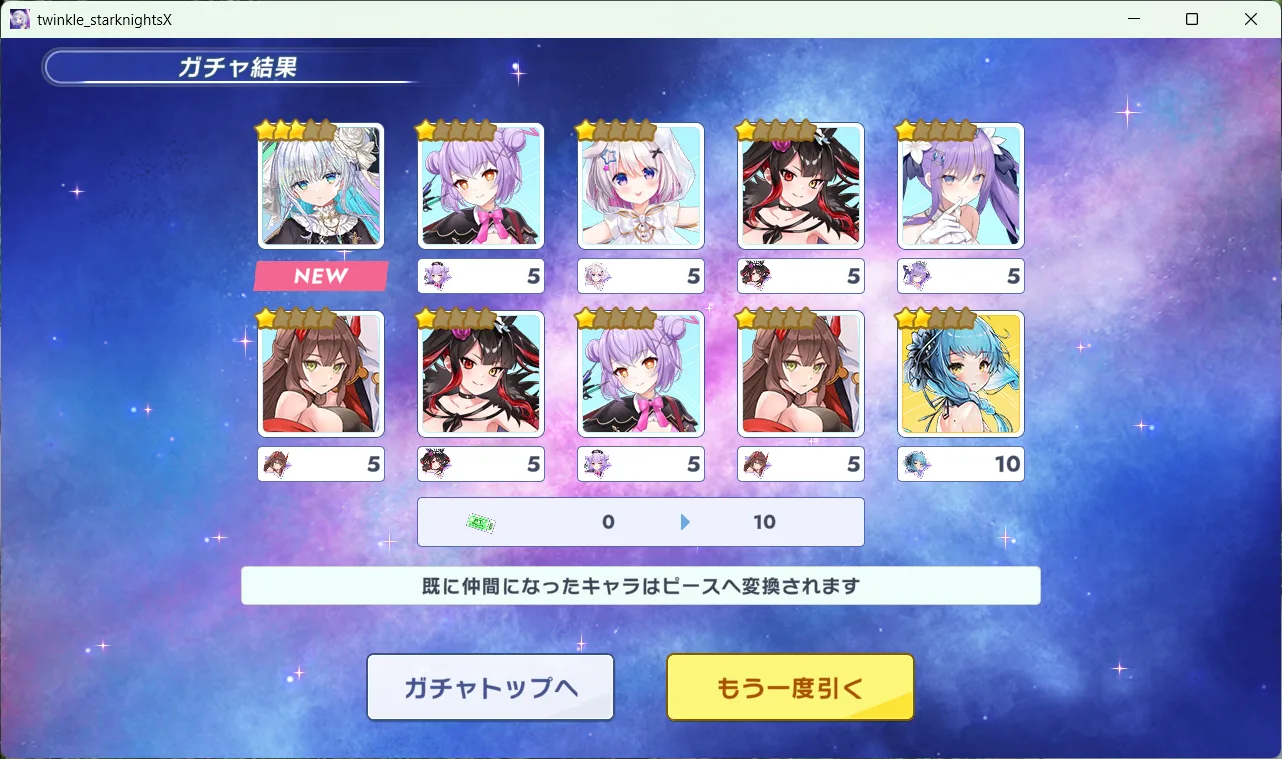Minimize the twinkle_starknightsX window
The width and height of the screenshot is (1282, 759).
click(x=1134, y=19)
